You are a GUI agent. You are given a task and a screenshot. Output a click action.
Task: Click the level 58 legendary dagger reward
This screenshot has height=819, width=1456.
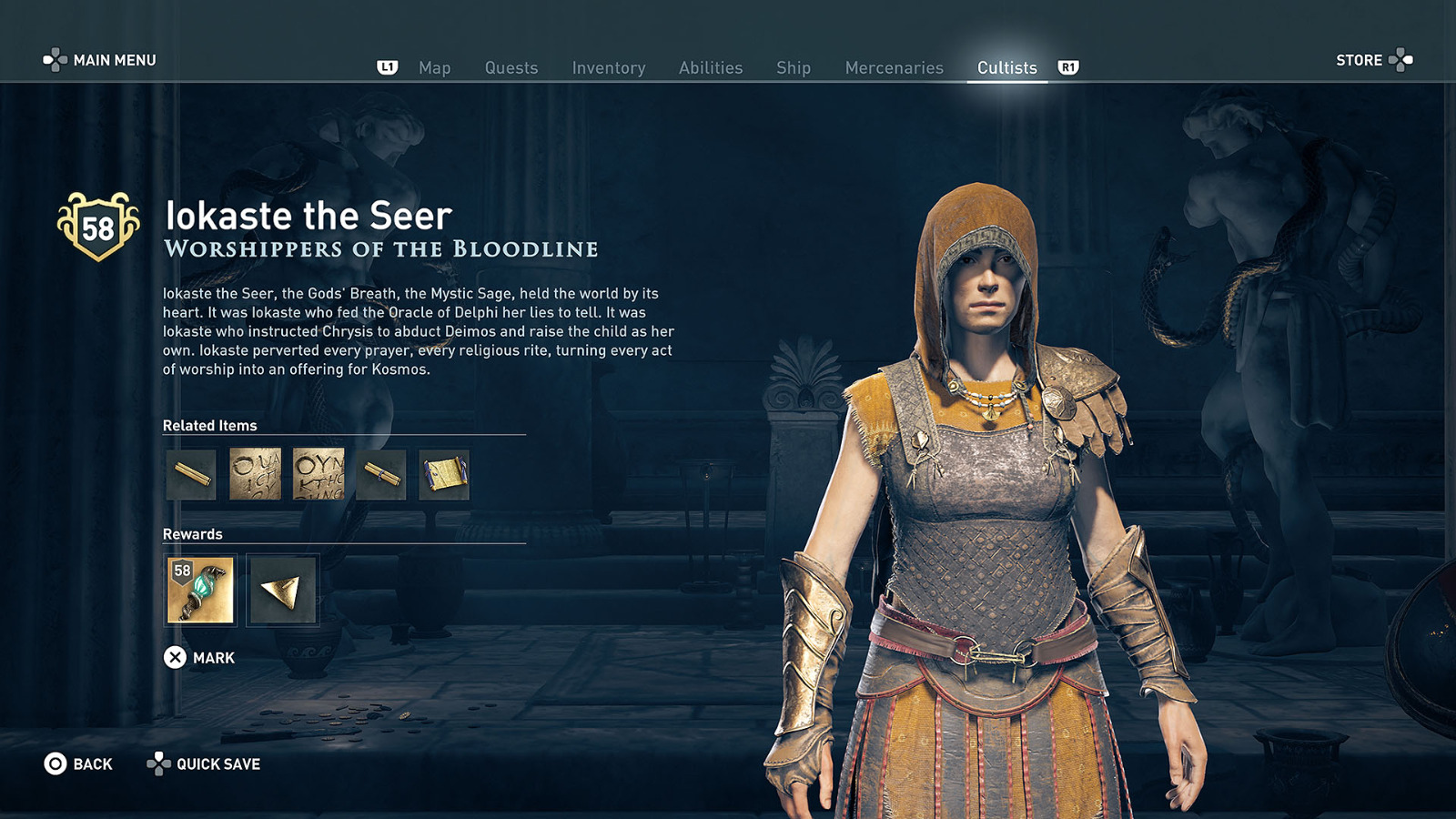tap(199, 591)
